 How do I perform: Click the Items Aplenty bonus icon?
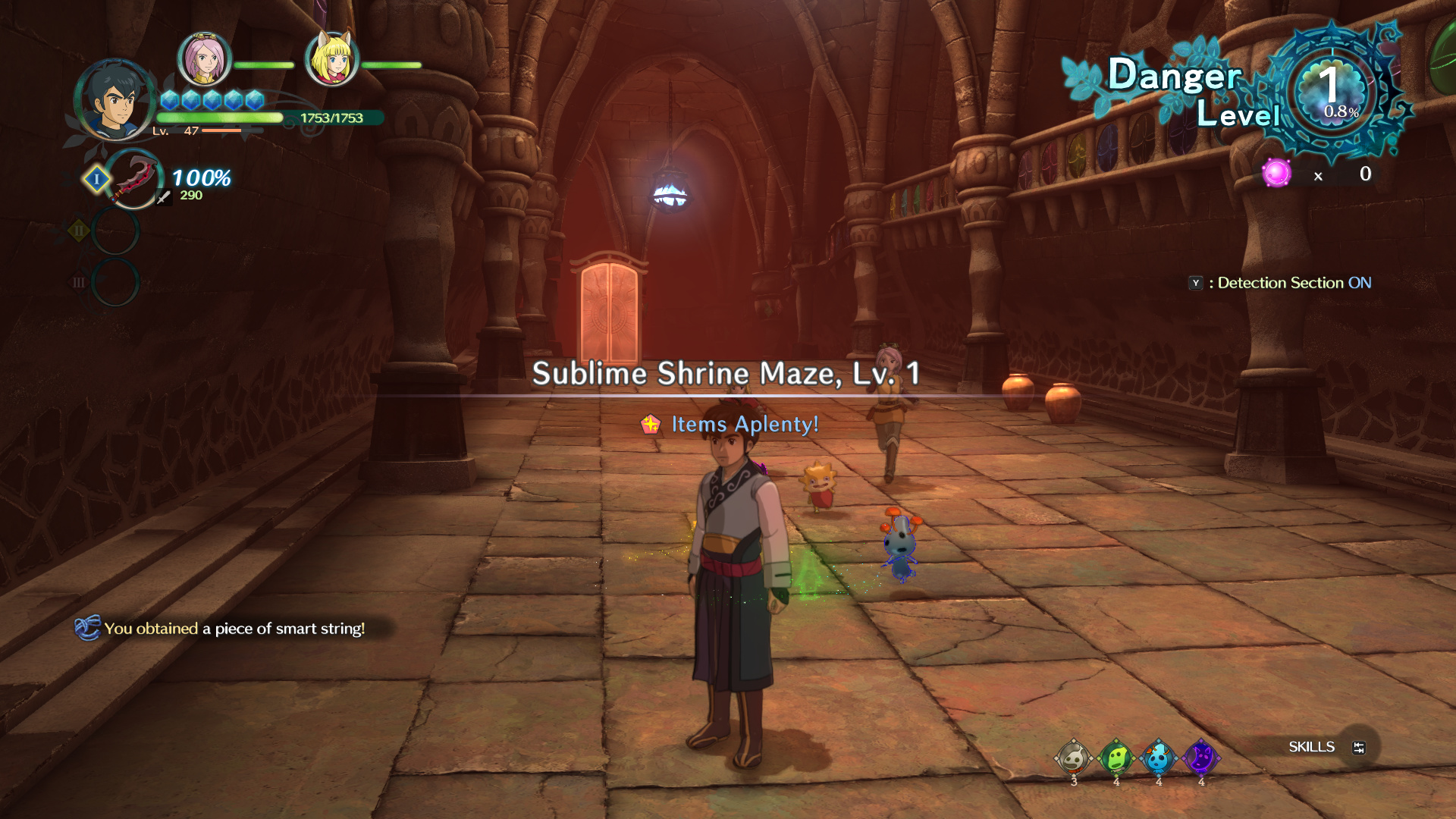(x=651, y=425)
